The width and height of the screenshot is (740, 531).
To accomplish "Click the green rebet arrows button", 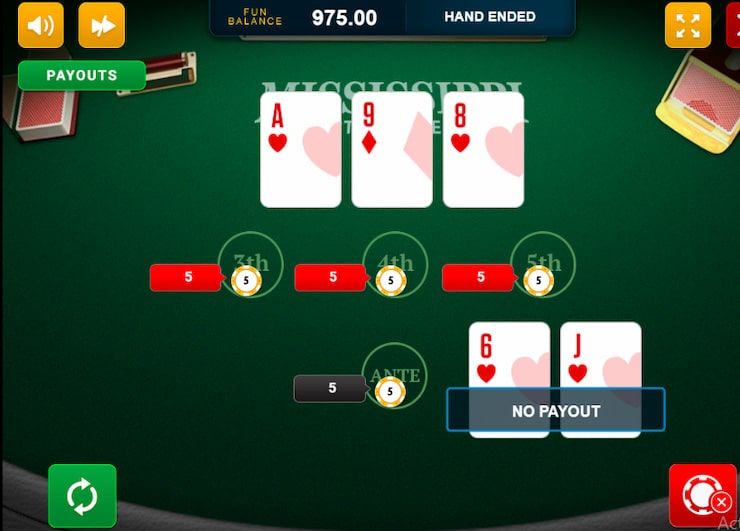I will click(82, 496).
